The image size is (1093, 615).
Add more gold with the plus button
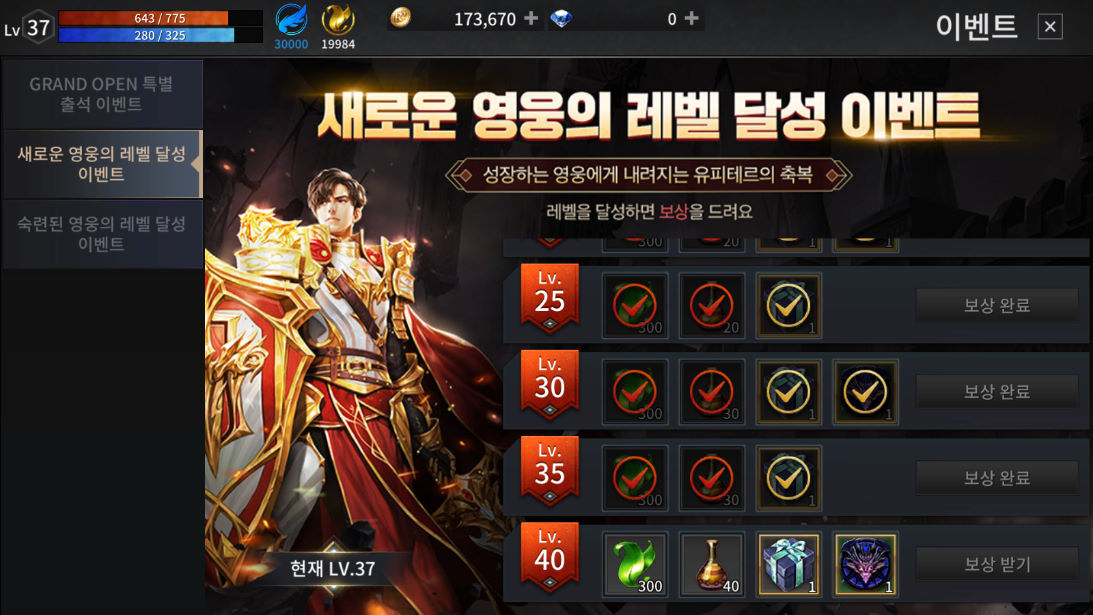(x=531, y=18)
